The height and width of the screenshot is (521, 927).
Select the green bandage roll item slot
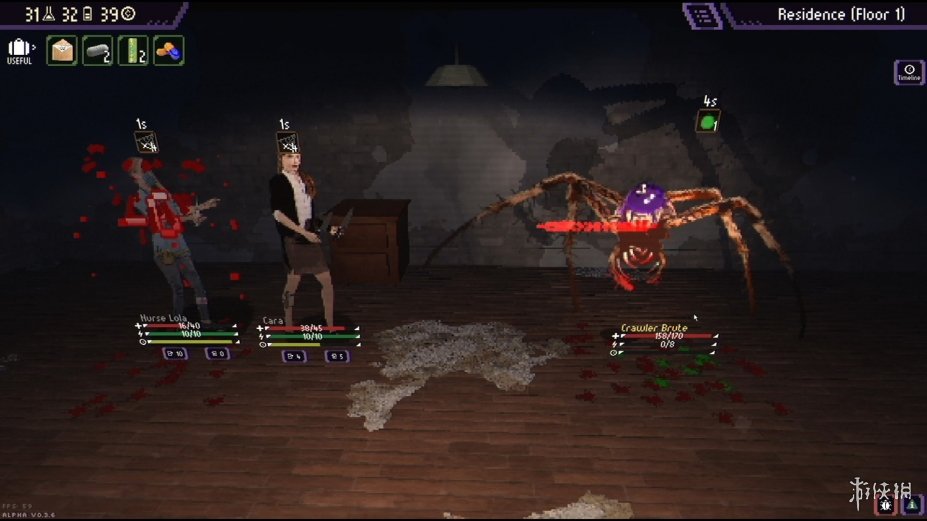tap(133, 50)
